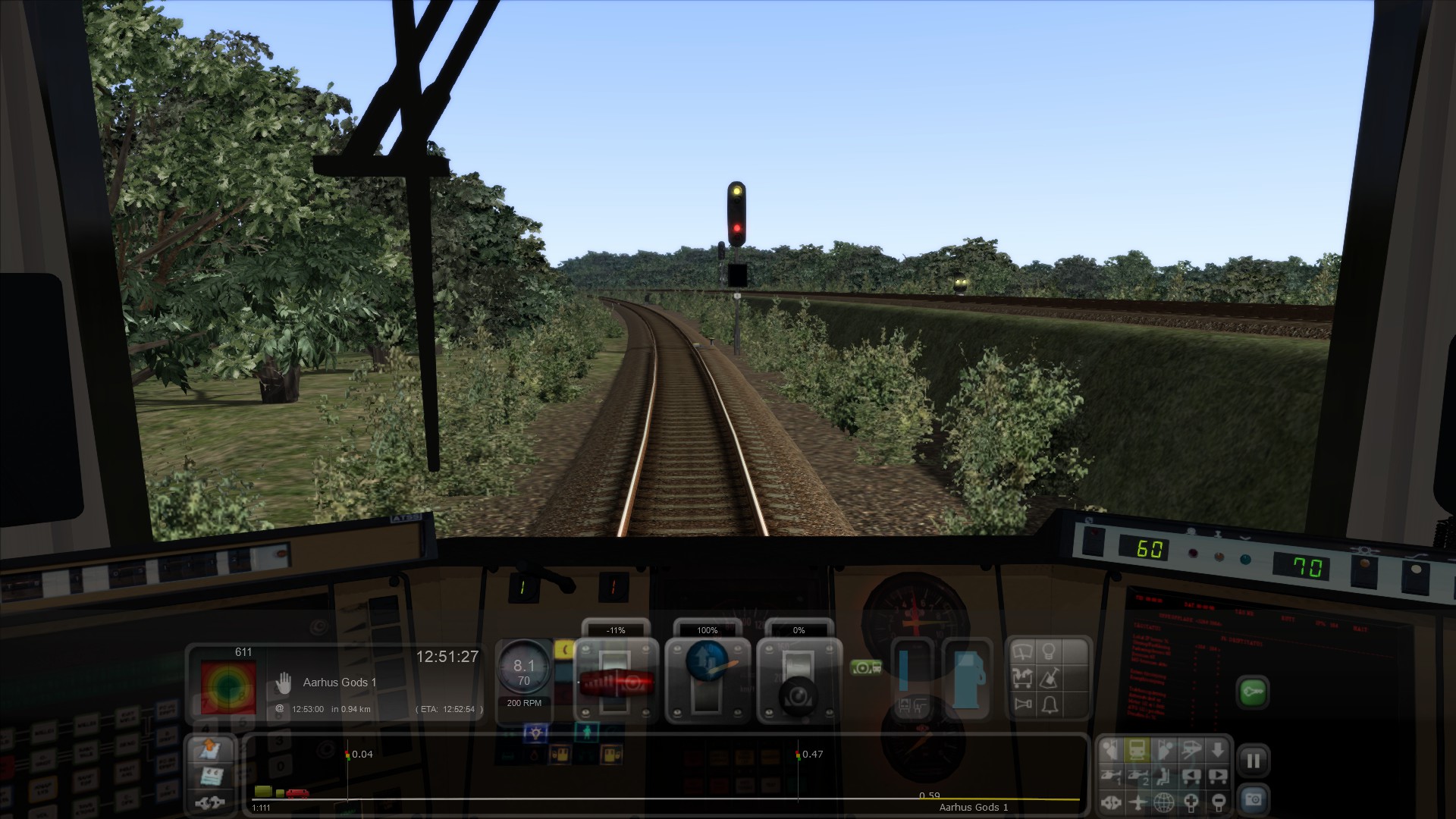Select the cab view train icon
This screenshot has width=1456, height=819.
1137,750
